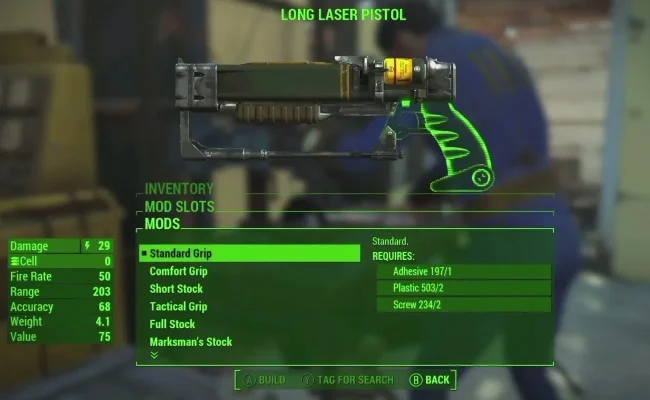The height and width of the screenshot is (400, 650).
Task: Switch to the Mod Slots section
Action: (x=180, y=206)
